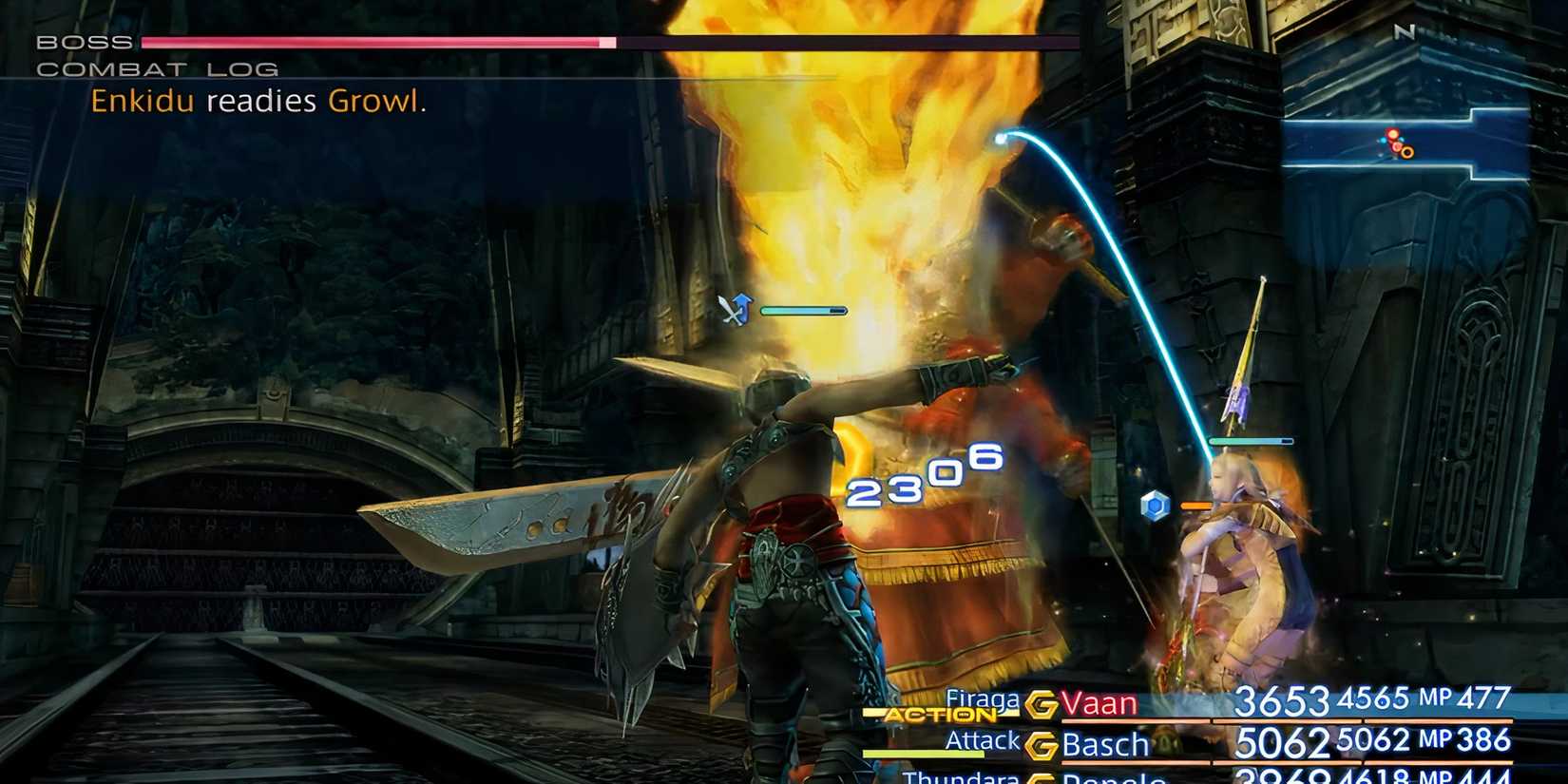Select the G emblem next to Vaan
Image resolution: width=1568 pixels, height=784 pixels.
point(1041,705)
